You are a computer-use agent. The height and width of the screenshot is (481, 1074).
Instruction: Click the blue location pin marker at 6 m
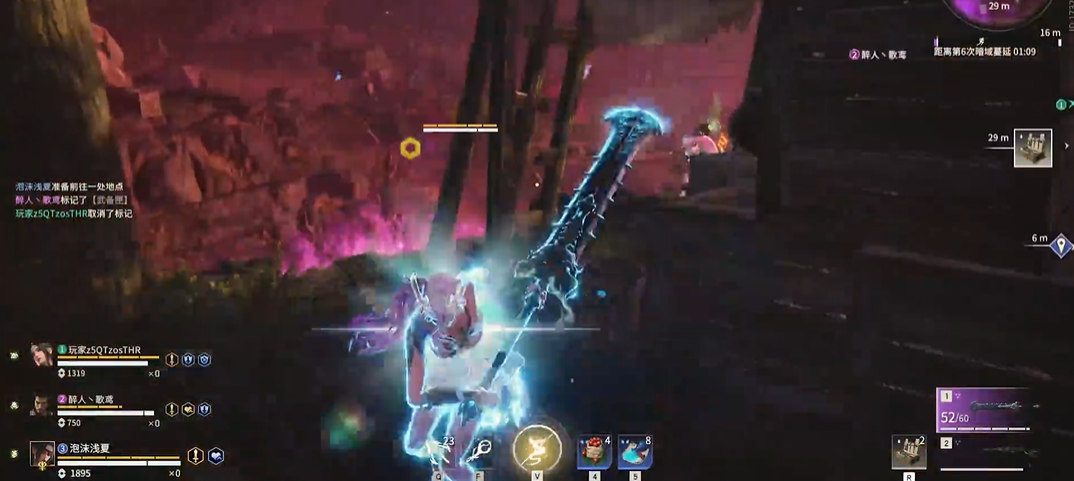1061,245
